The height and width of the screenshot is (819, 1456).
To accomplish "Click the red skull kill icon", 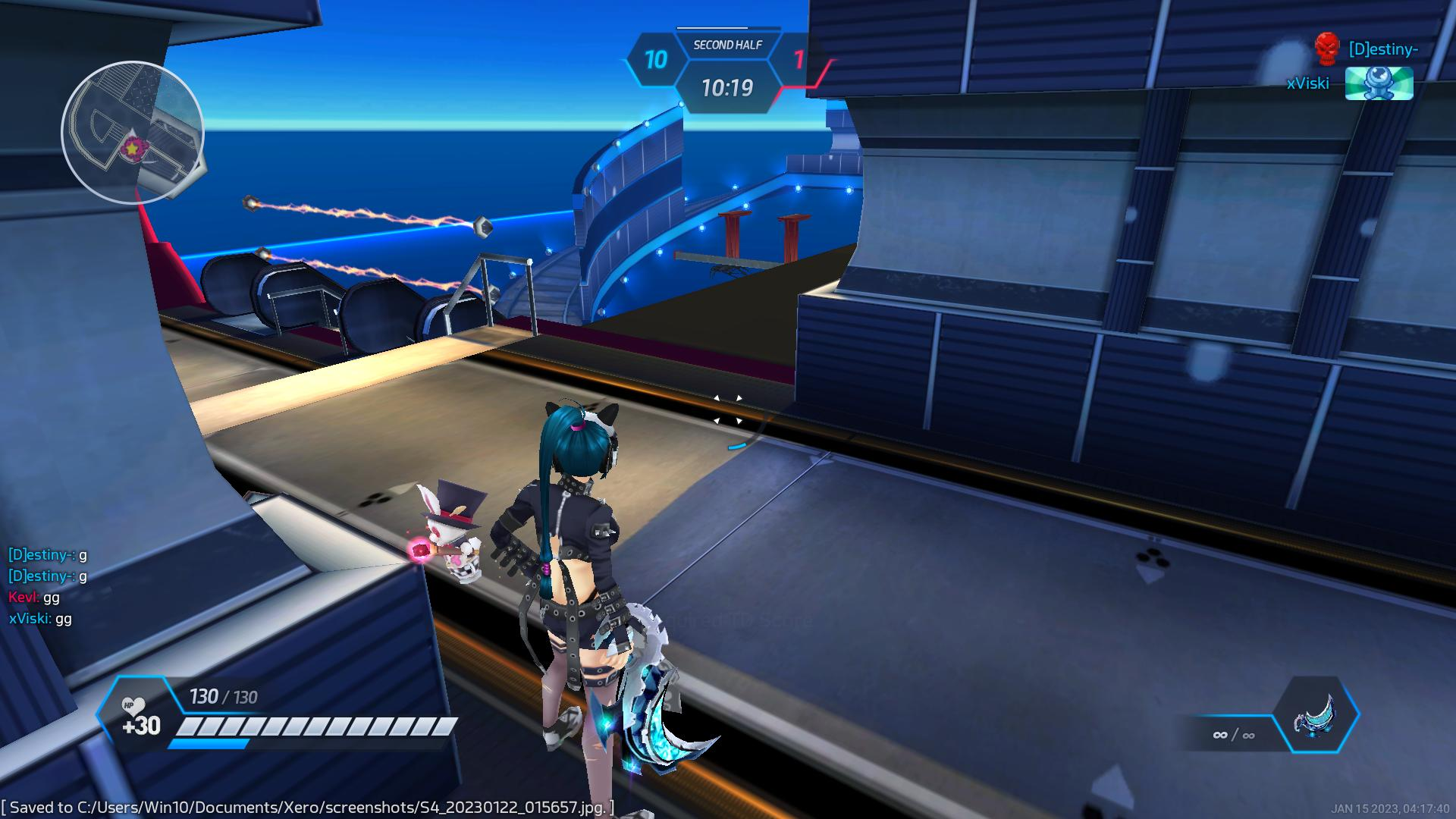I will pos(1326,49).
